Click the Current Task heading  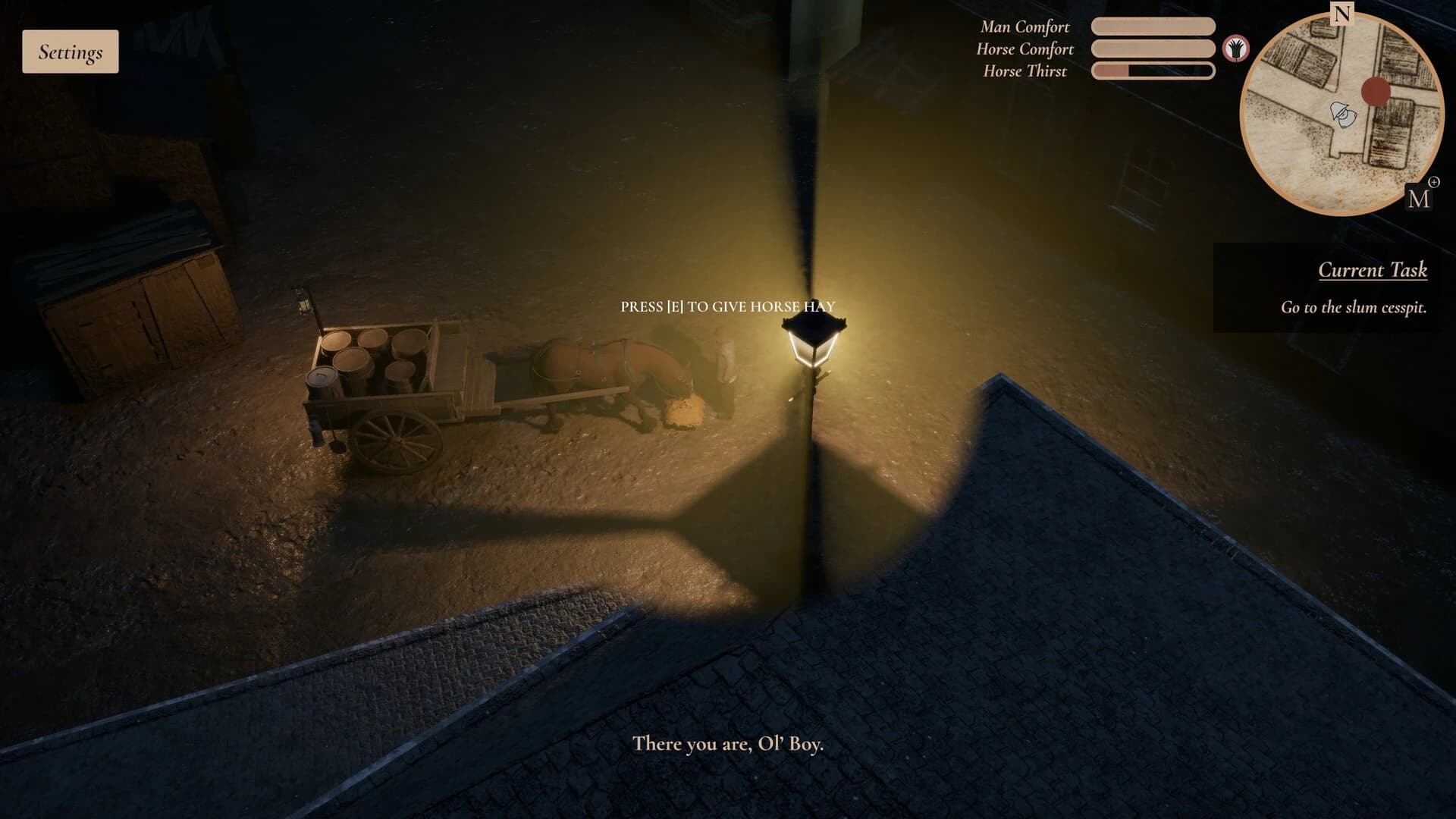point(1373,271)
